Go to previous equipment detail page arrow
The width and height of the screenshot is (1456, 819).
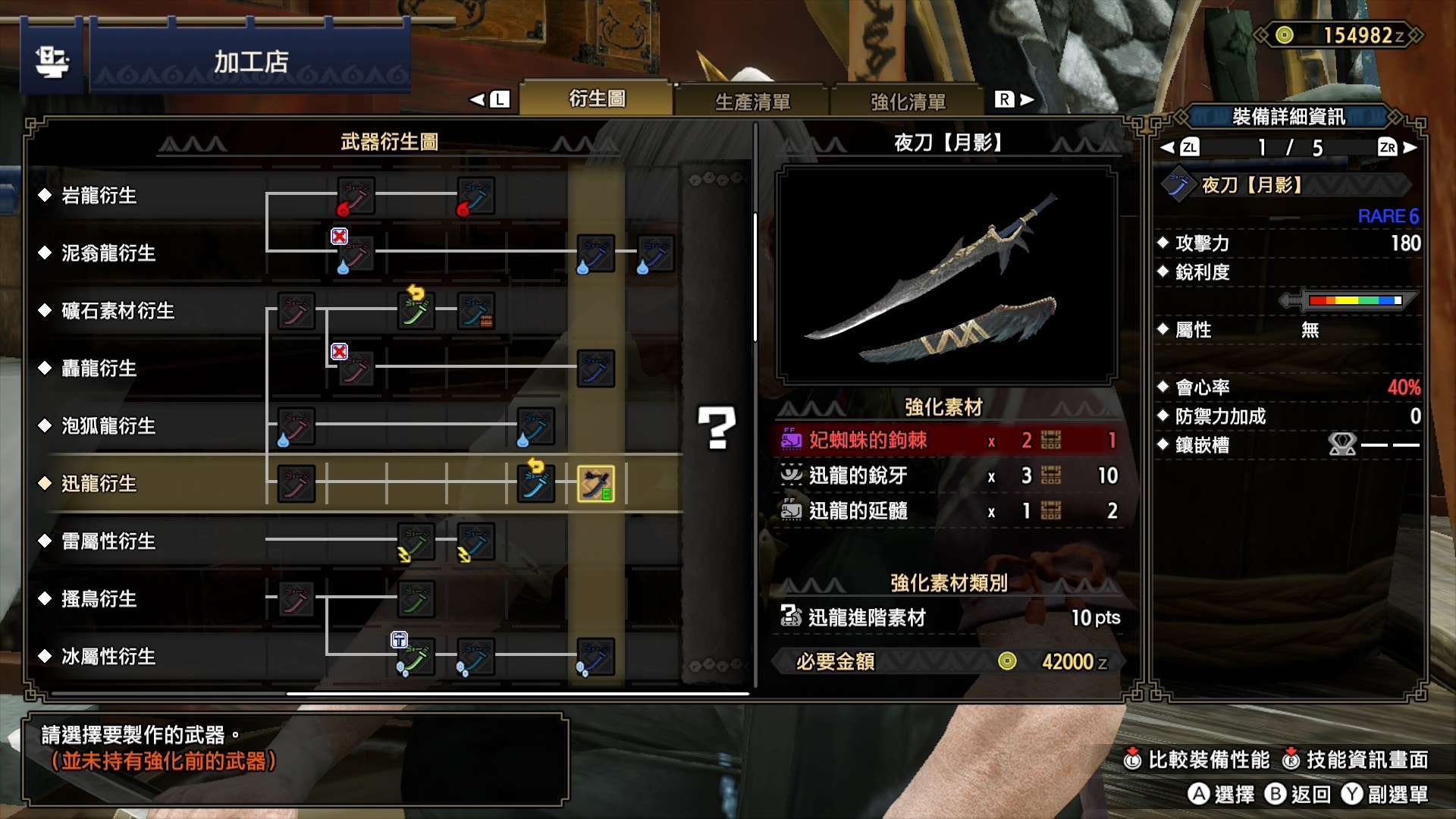[1168, 148]
